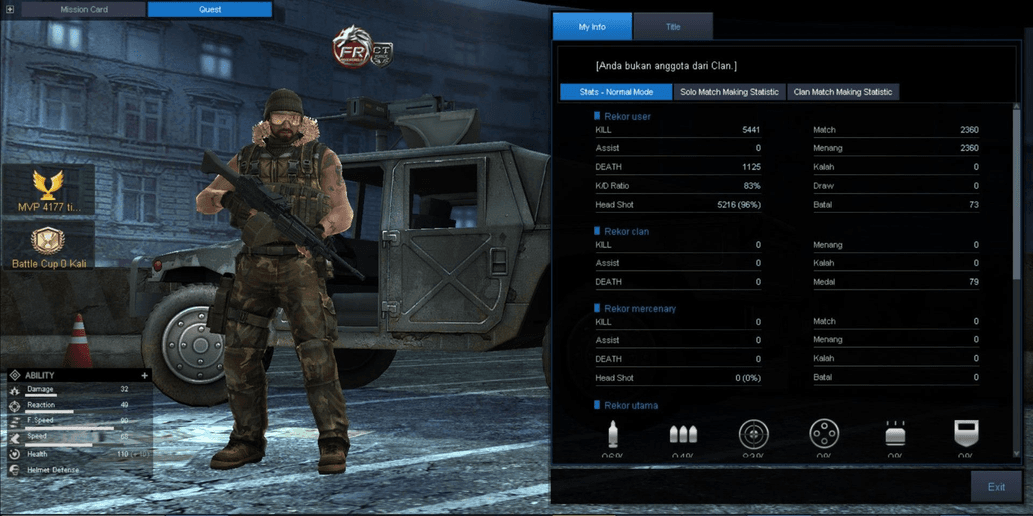Viewport: 1033px width, 516px height.
Task: Click the FR CT team emblem
Action: pos(362,48)
